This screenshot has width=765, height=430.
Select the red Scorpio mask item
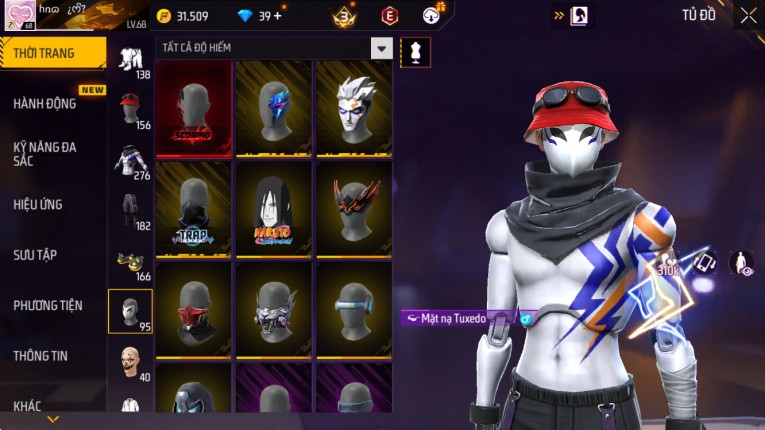click(x=194, y=109)
